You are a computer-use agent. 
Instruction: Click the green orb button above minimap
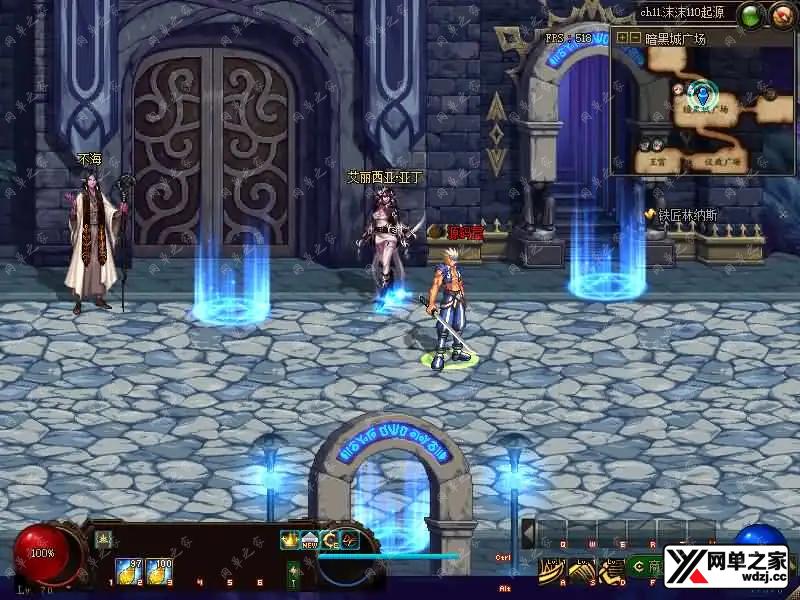click(x=749, y=16)
